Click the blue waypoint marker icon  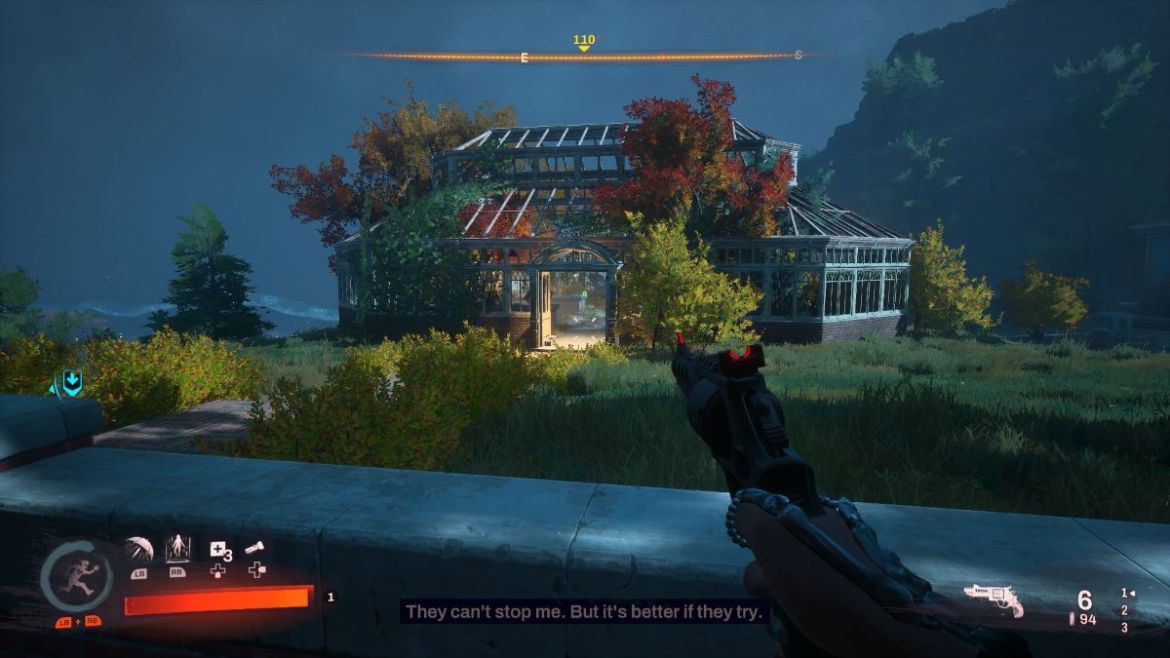(x=71, y=382)
